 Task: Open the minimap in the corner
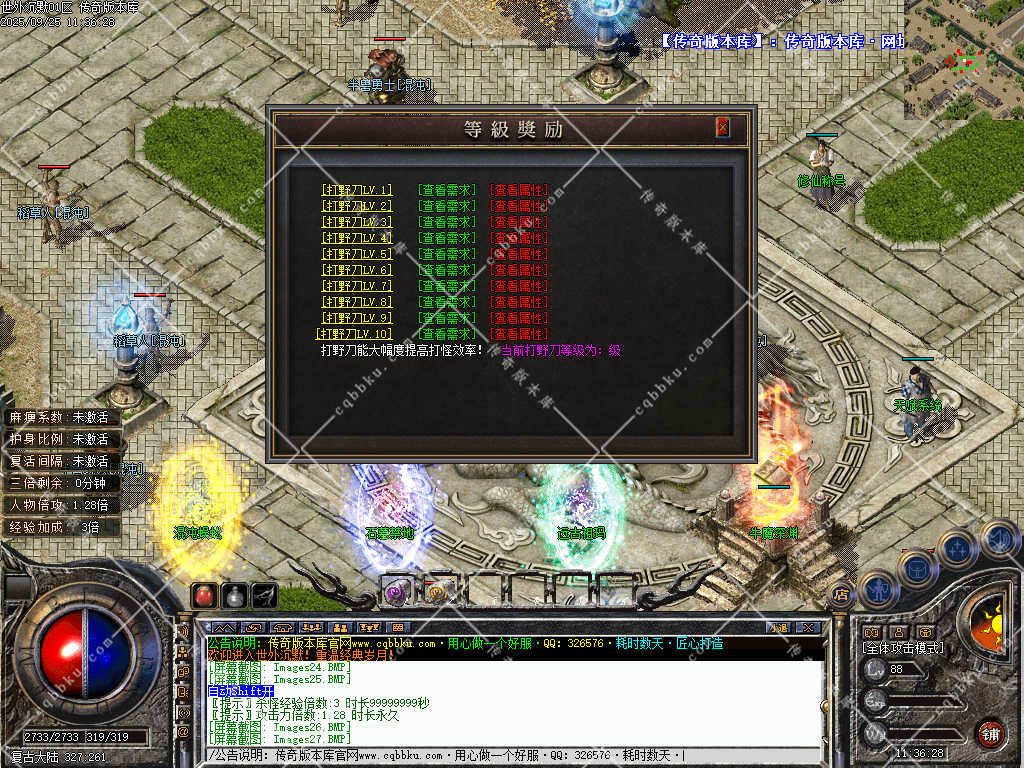pos(963,58)
